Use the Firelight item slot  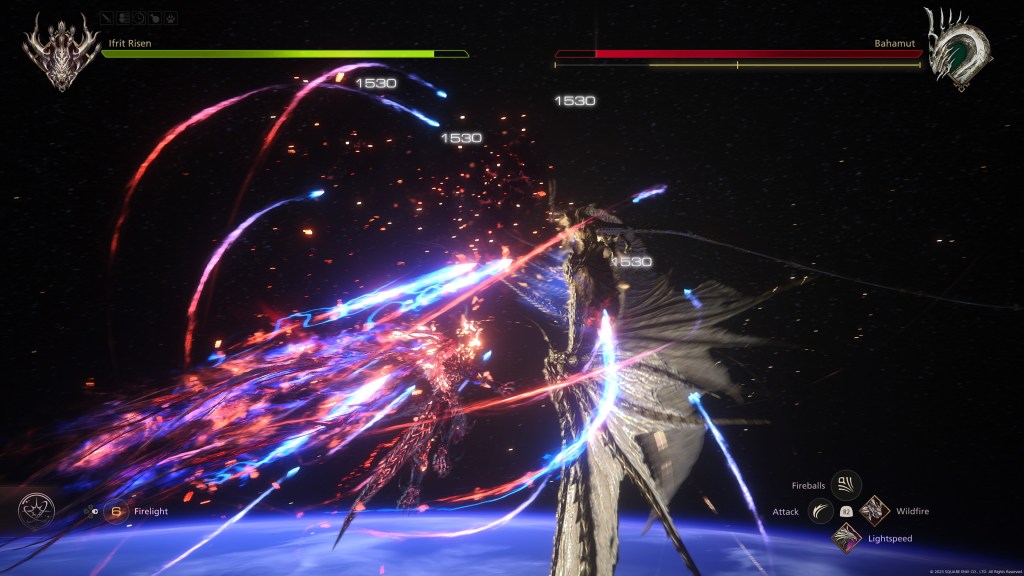pyautogui.click(x=115, y=511)
